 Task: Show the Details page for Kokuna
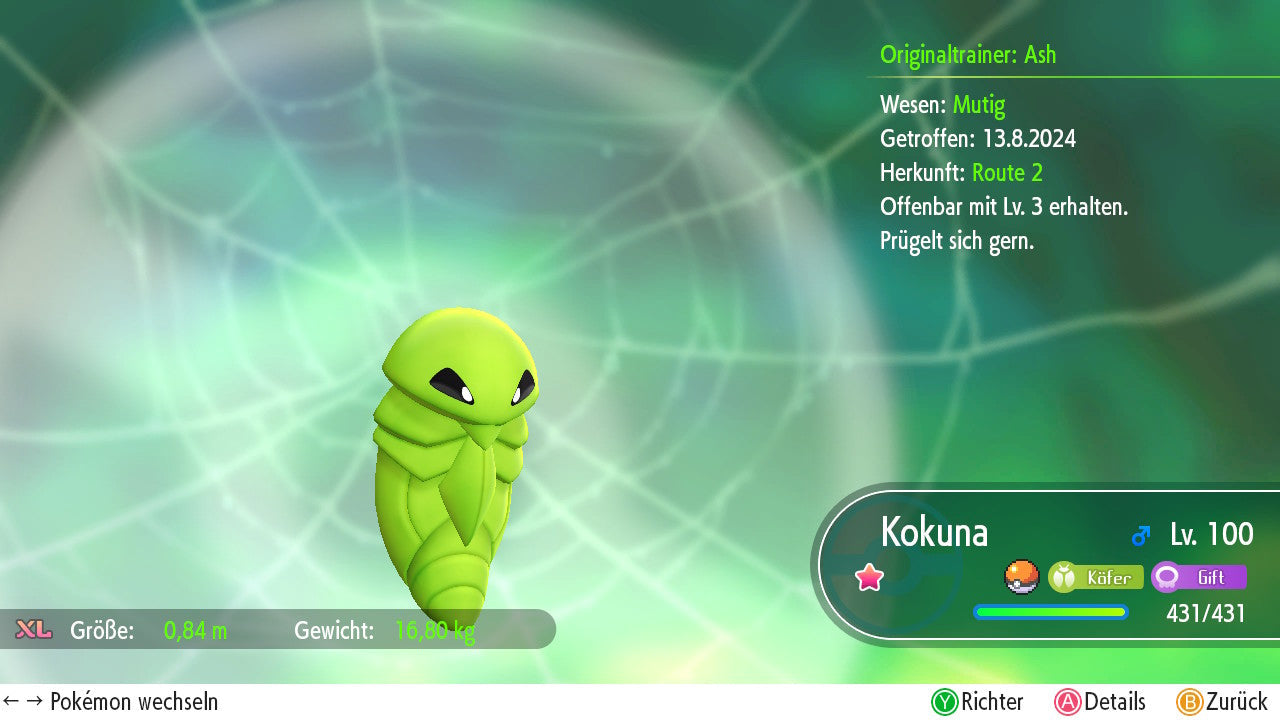(x=1100, y=702)
